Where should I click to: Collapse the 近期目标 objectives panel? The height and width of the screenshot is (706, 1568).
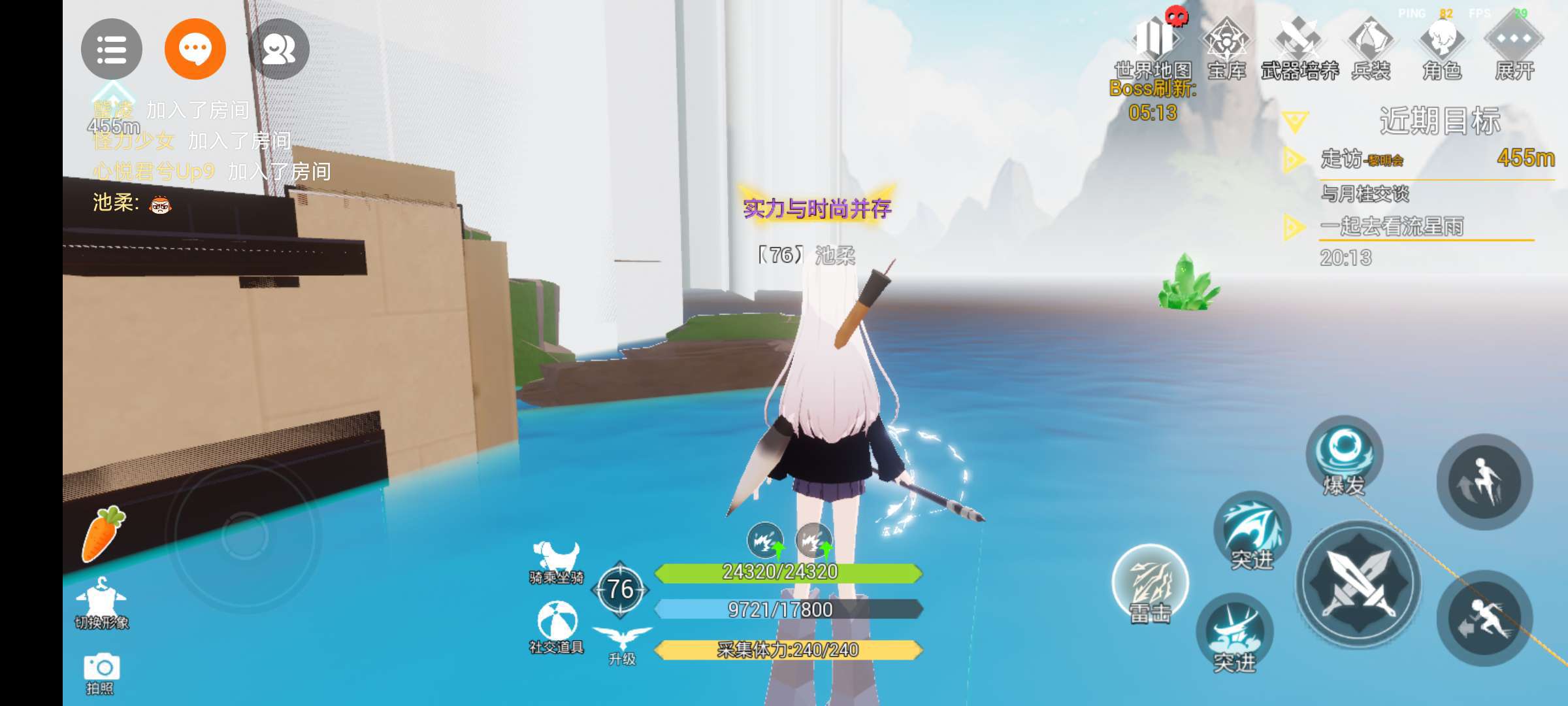(x=1295, y=121)
